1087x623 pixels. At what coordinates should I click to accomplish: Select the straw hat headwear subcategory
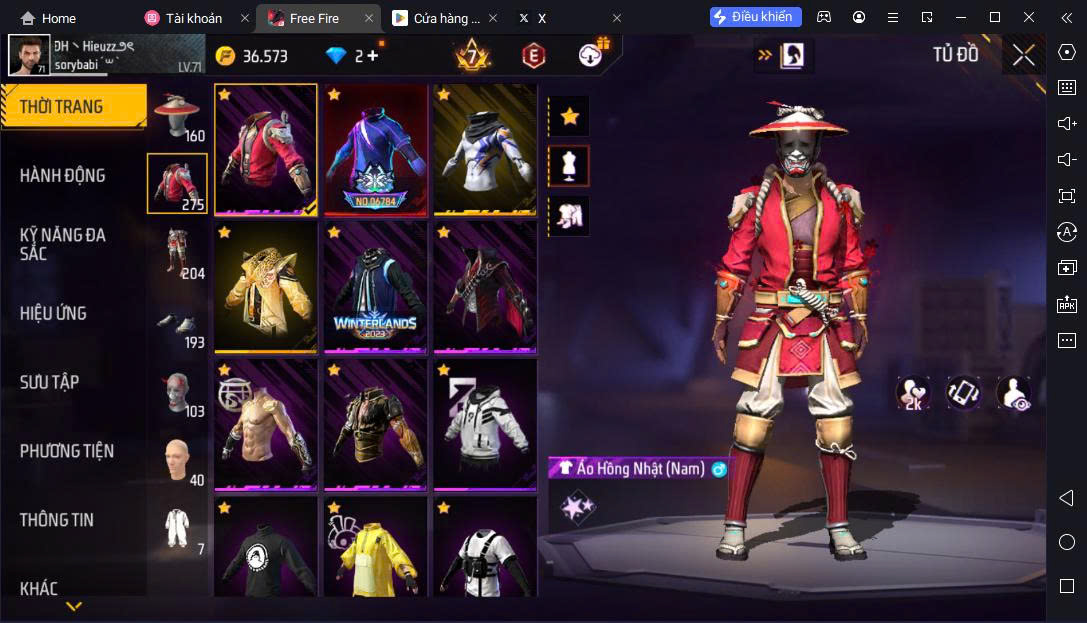click(x=177, y=116)
